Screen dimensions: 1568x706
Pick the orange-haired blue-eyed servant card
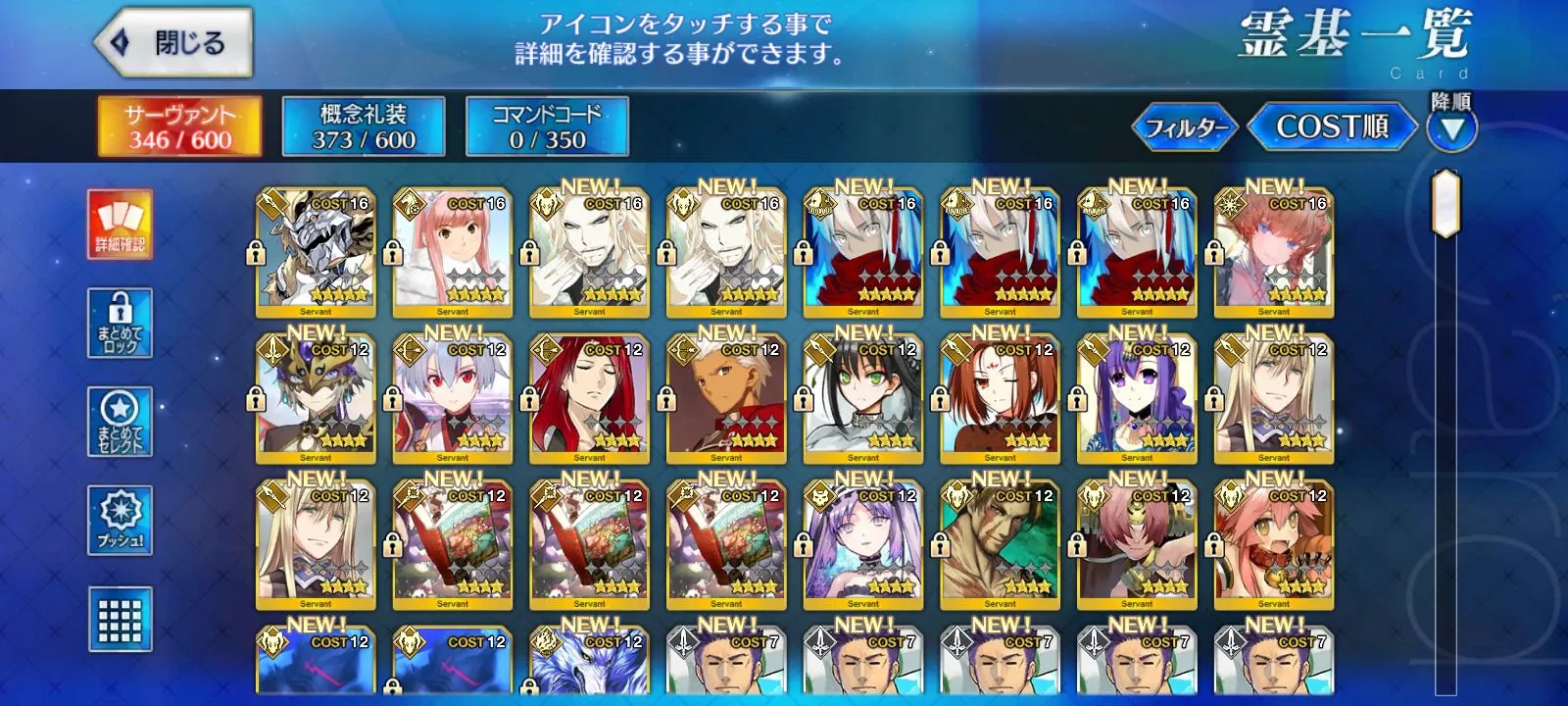(1273, 253)
